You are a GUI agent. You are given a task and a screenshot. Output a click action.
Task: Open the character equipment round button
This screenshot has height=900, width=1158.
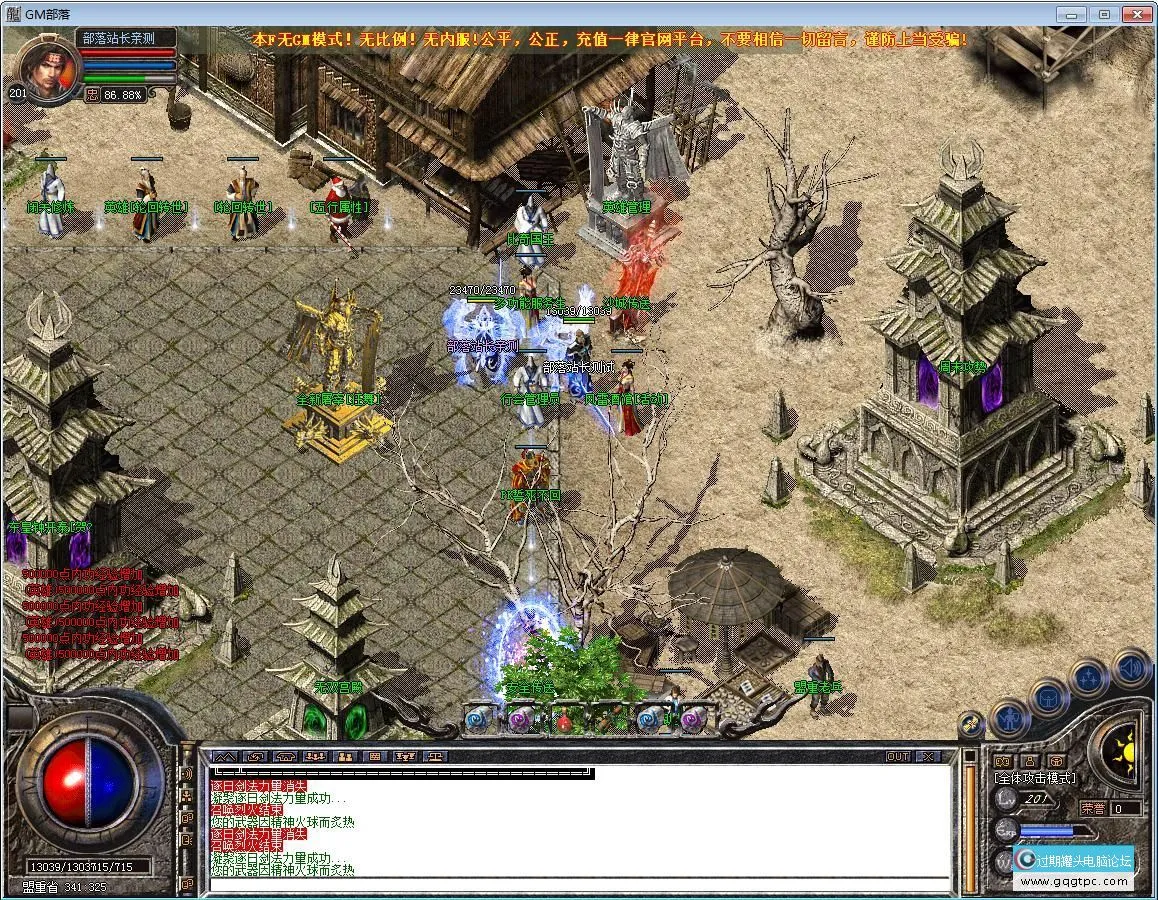pos(1007,718)
